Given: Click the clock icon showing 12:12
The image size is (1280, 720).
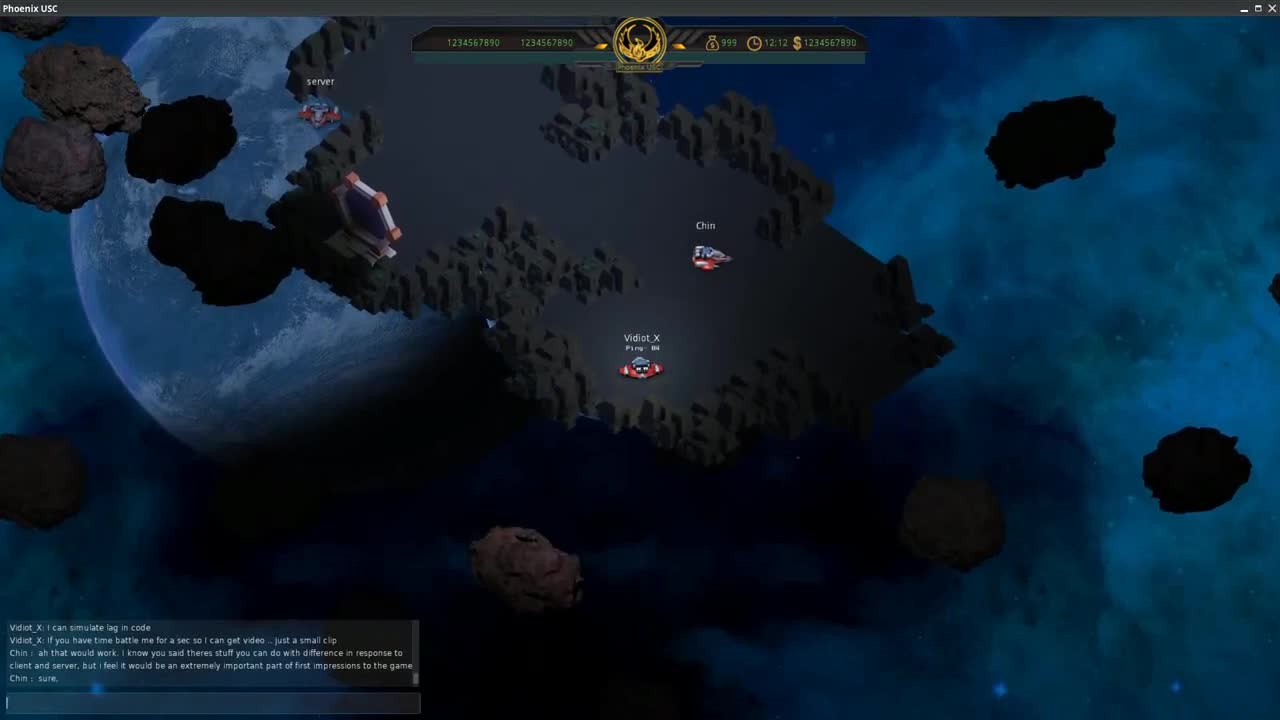Looking at the screenshot, I should (x=756, y=43).
